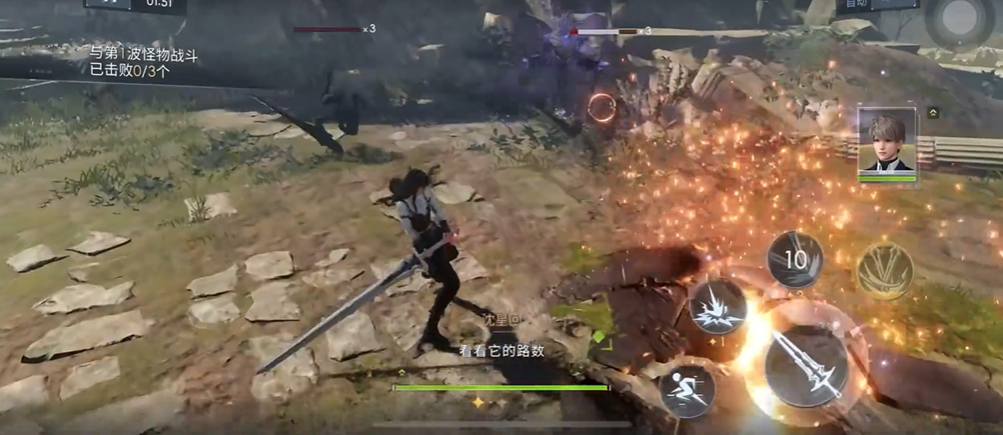Expand the double-chevron arrow beside the portrait
This screenshot has width=1003, height=435.
[x=933, y=113]
